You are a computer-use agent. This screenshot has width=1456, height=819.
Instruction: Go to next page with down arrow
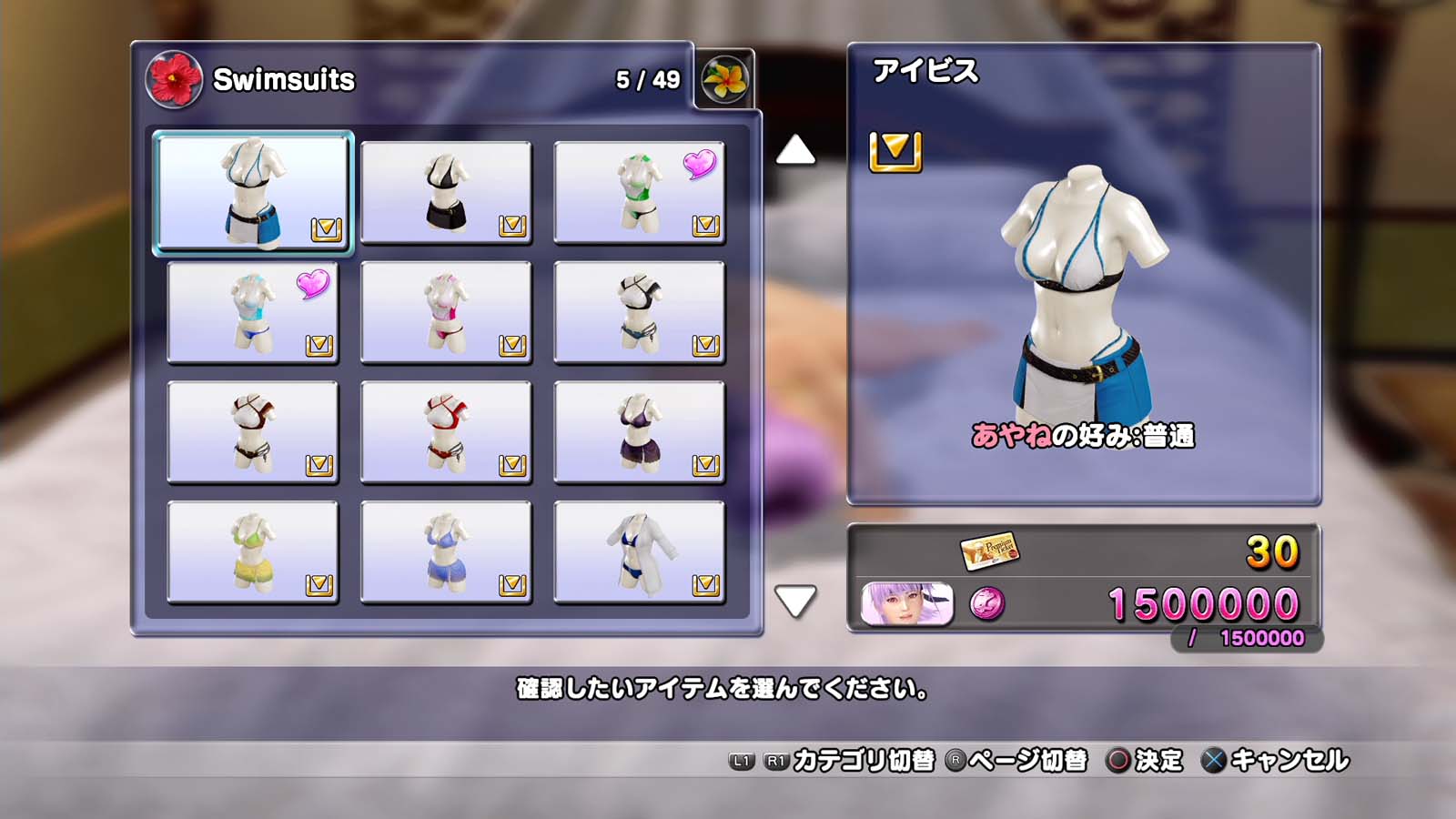(795, 601)
